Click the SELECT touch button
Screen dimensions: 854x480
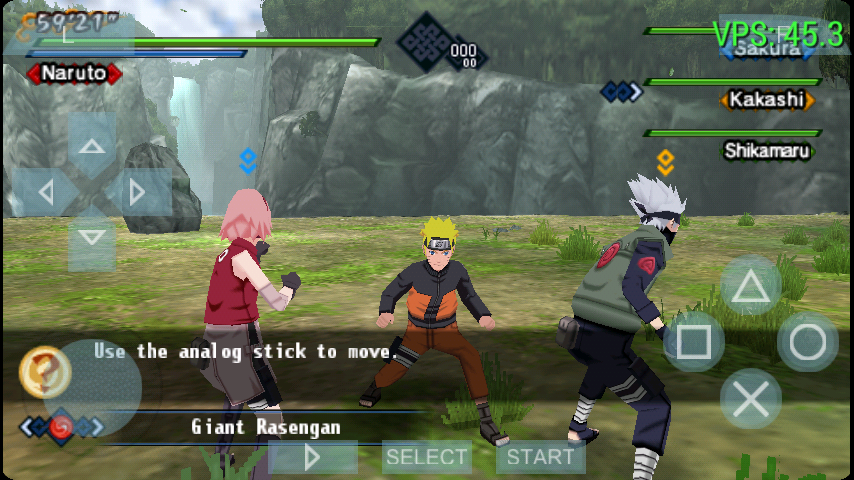point(427,457)
